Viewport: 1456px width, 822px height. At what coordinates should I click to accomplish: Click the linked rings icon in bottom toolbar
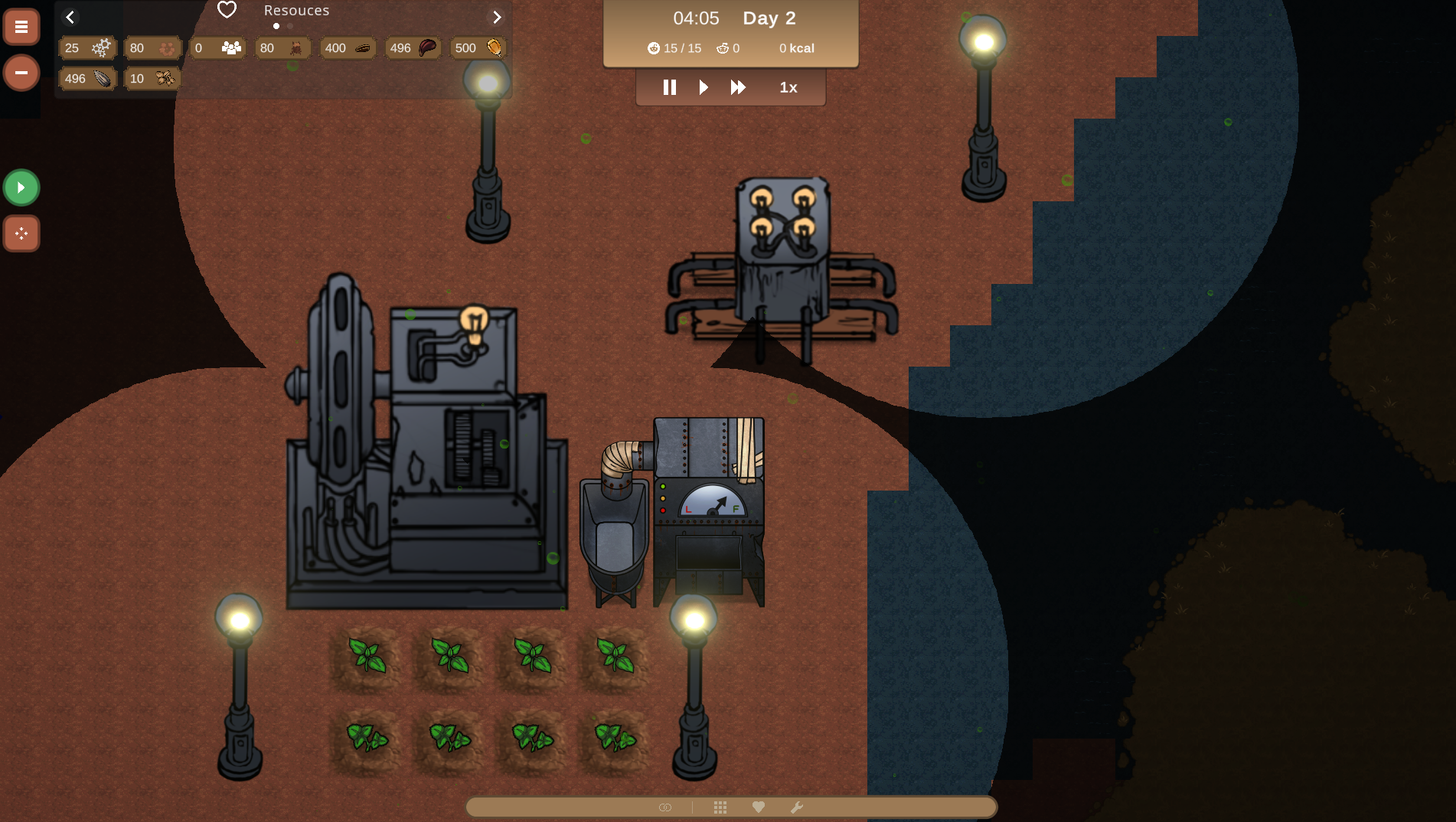coord(665,807)
